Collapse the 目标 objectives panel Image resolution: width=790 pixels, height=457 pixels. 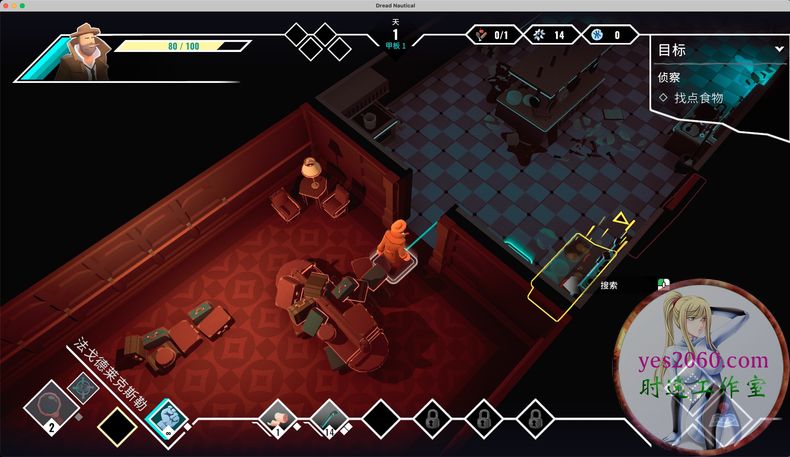(779, 50)
